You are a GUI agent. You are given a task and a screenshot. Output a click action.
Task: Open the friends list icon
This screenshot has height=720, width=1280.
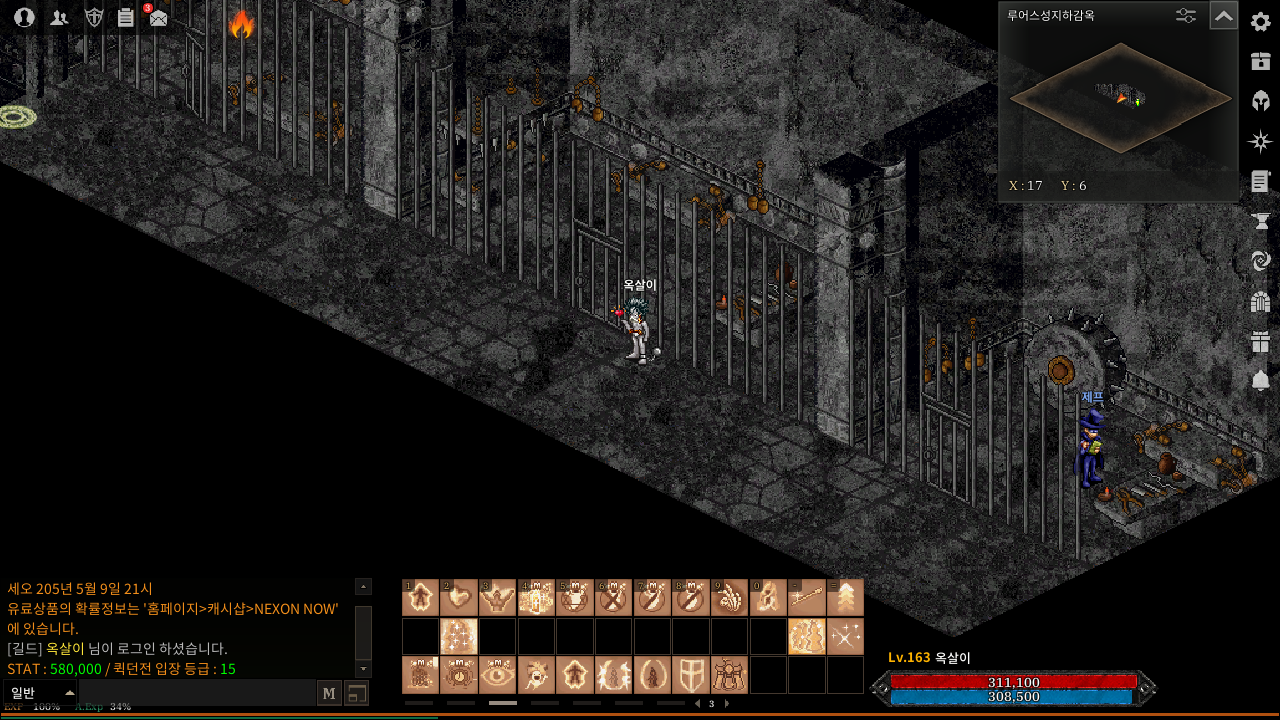[59, 17]
